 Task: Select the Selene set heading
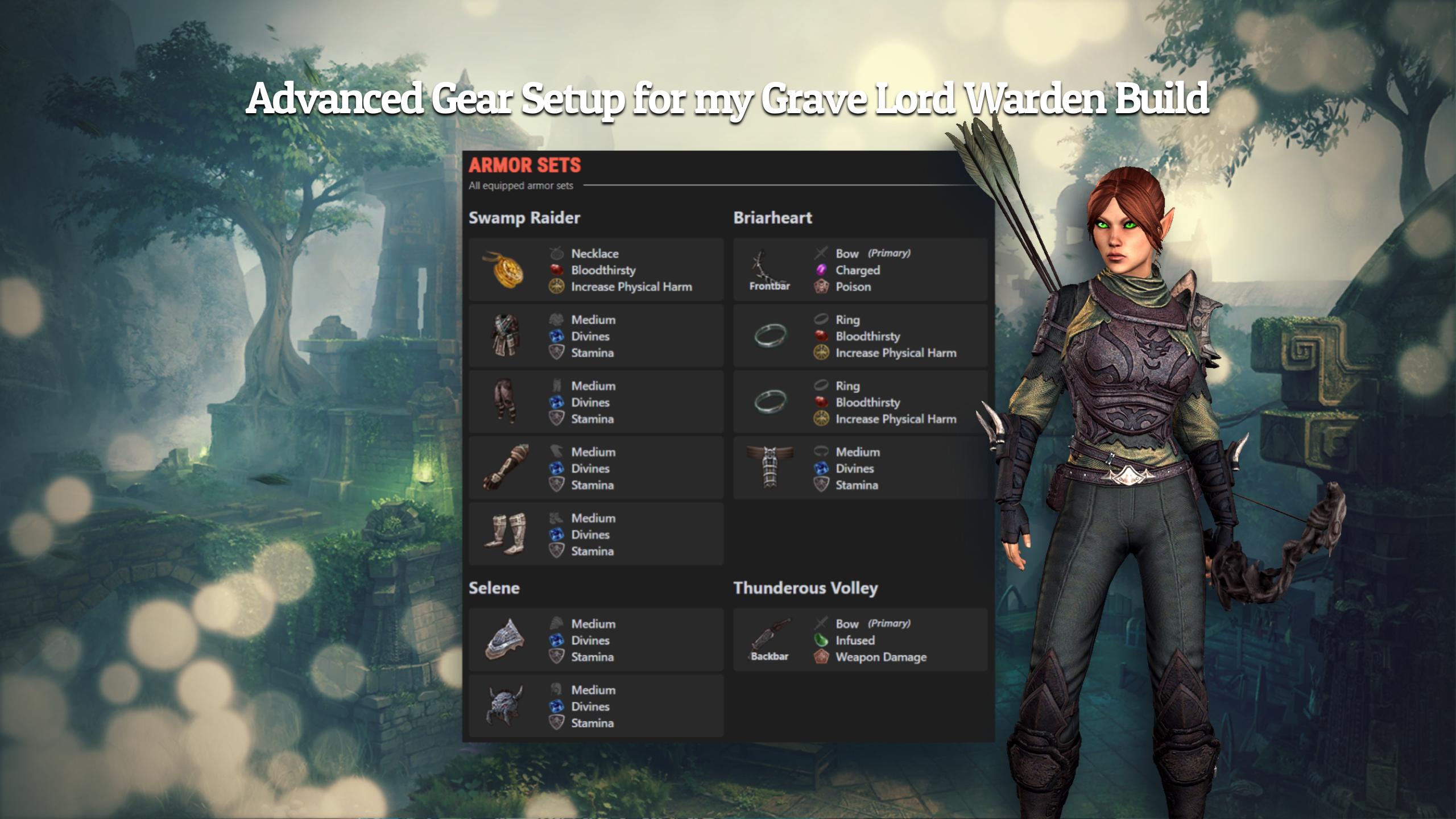coord(495,588)
